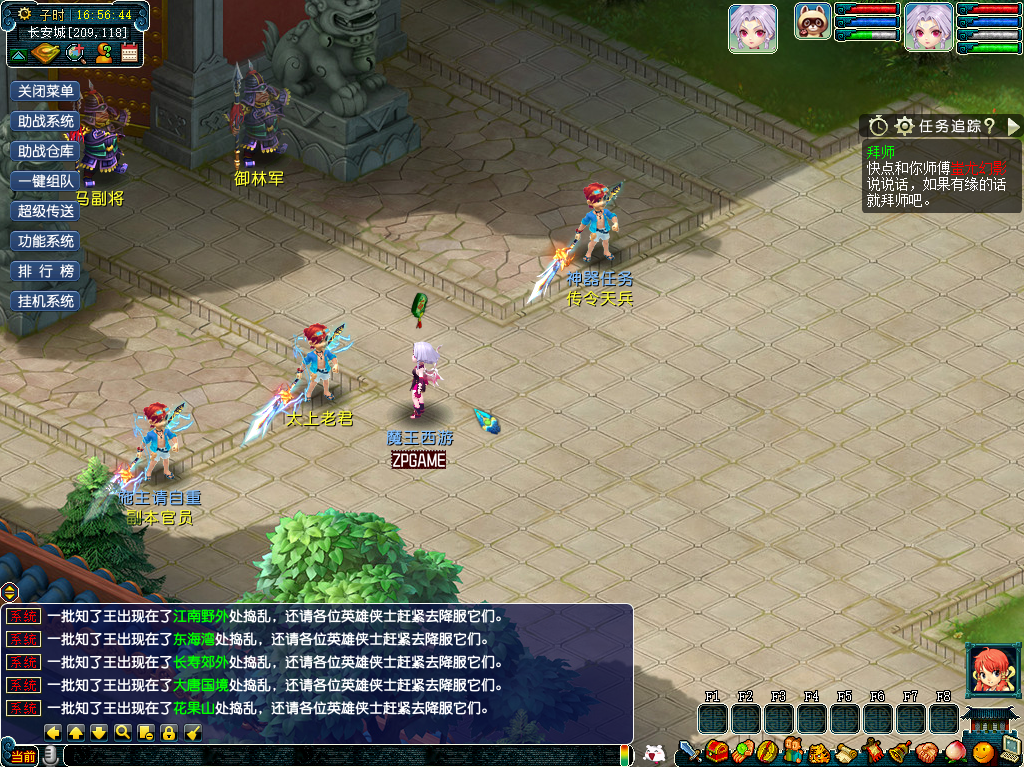Select the red-haired character portrait
Screen dimensions: 1024x767
[x=993, y=671]
